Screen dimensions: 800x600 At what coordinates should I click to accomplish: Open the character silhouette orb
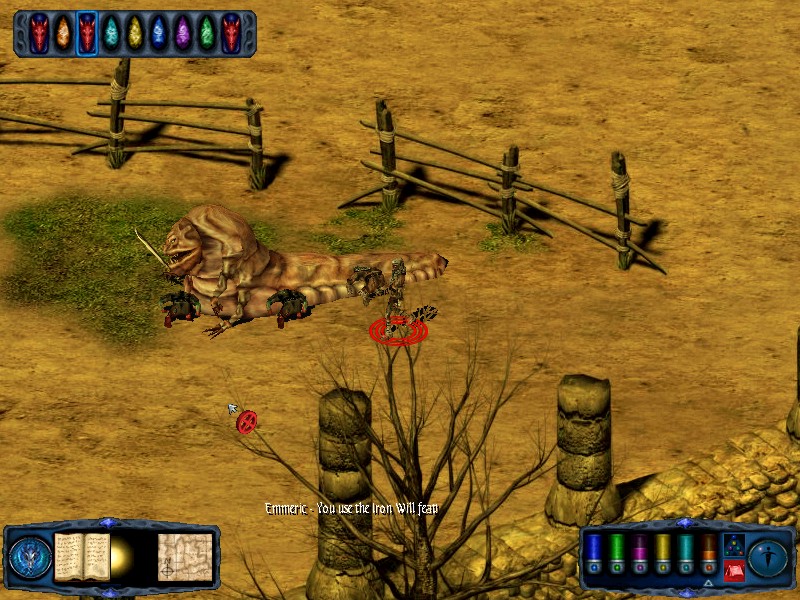pyautogui.click(x=768, y=557)
